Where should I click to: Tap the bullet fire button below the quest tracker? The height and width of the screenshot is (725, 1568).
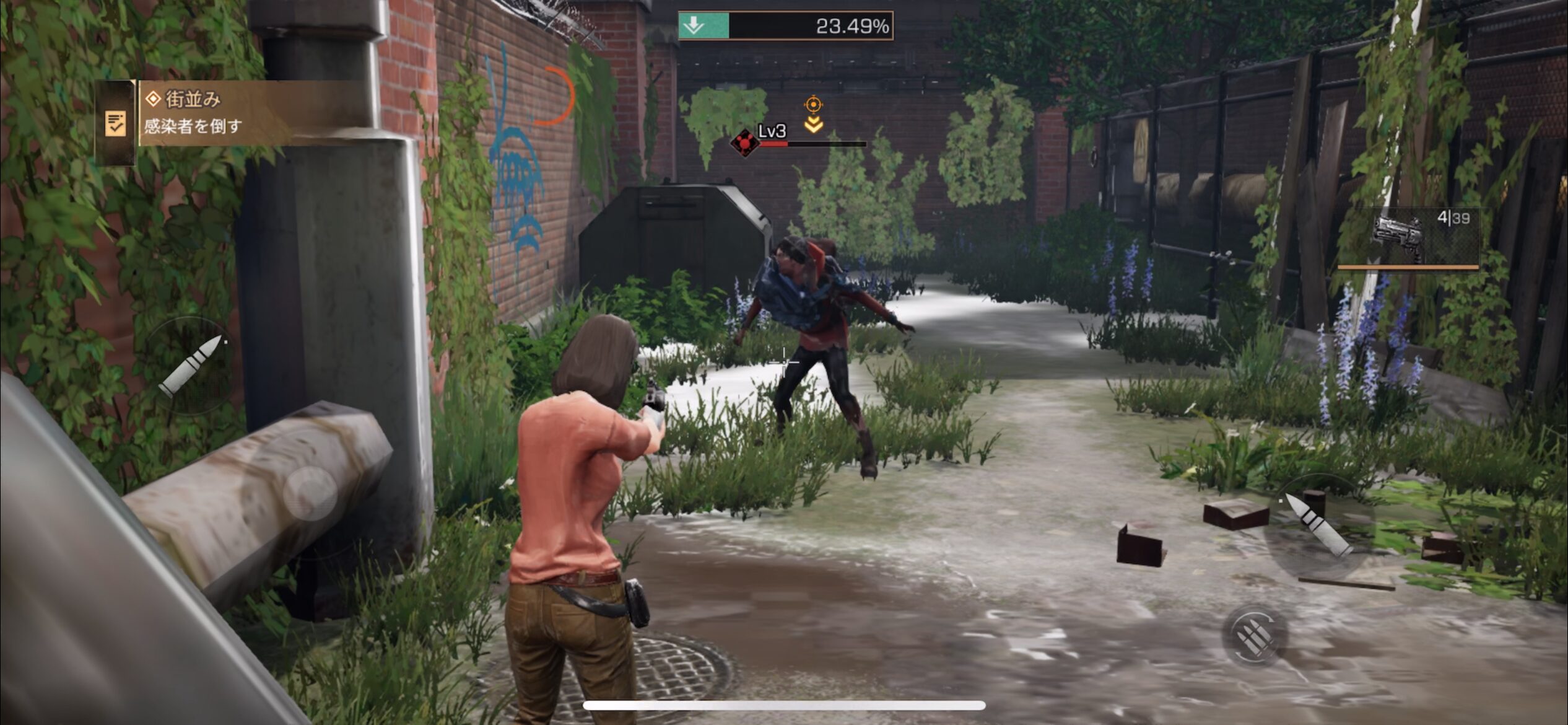tap(191, 366)
